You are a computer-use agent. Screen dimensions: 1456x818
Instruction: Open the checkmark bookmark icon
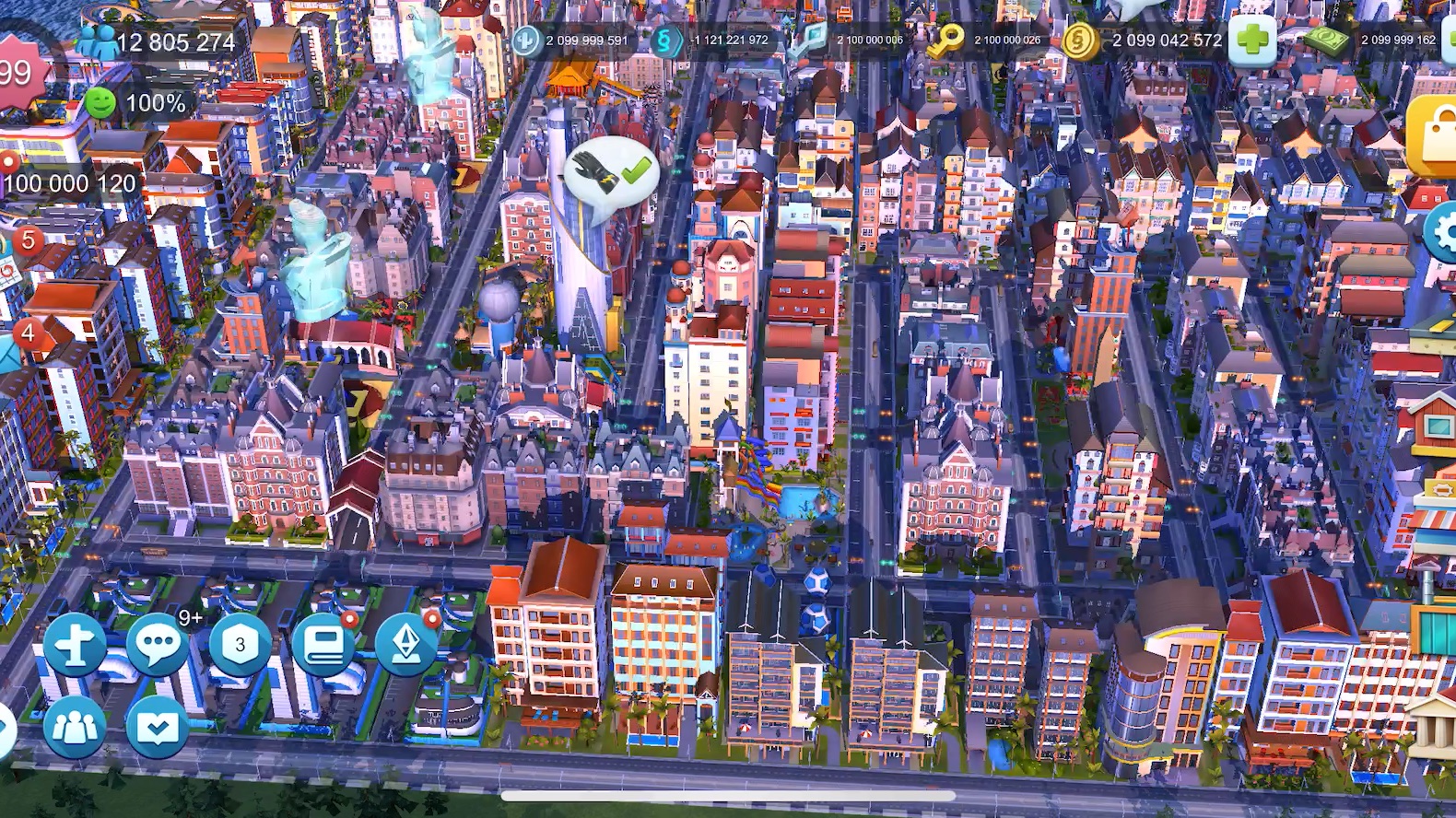(x=158, y=727)
